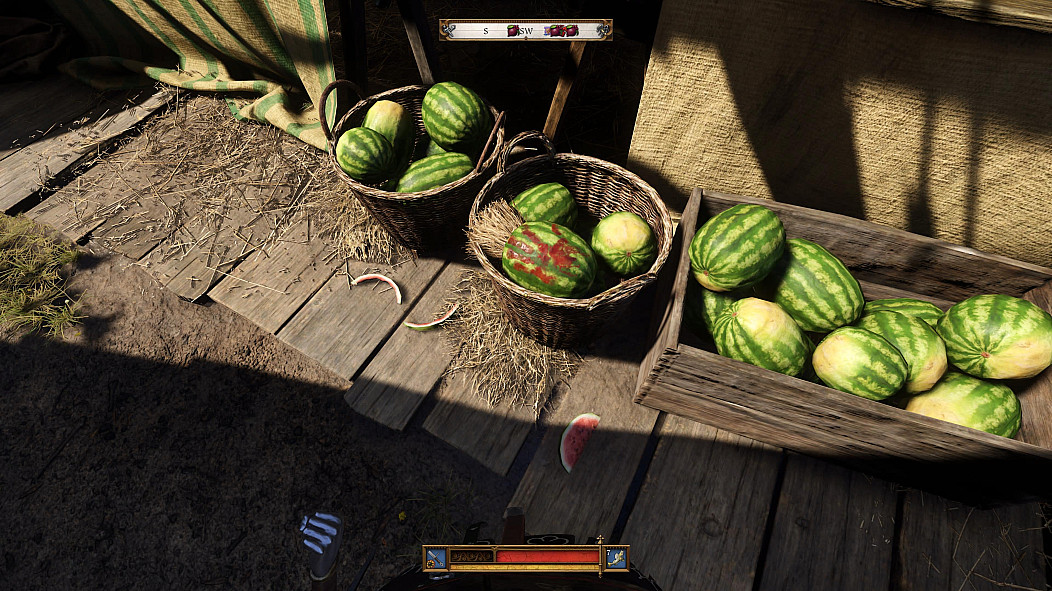Click the sword weapon status icon

(x=436, y=557)
